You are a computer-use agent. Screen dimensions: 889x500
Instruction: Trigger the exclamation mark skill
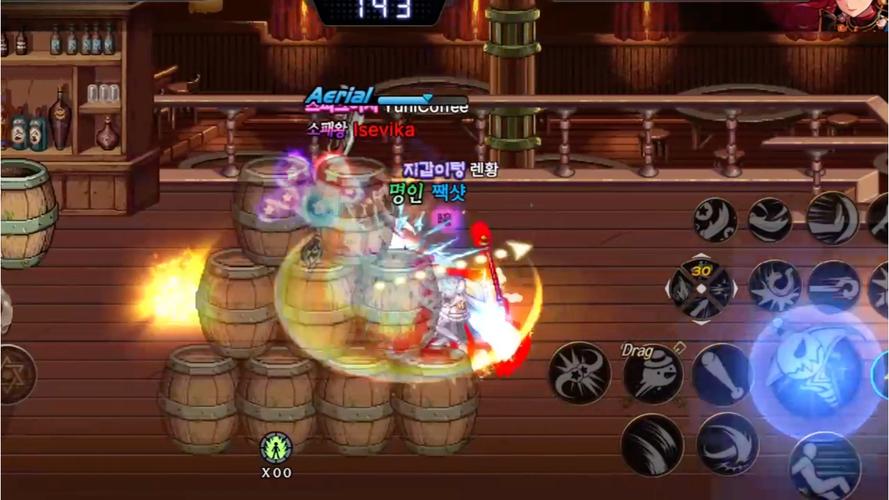723,374
